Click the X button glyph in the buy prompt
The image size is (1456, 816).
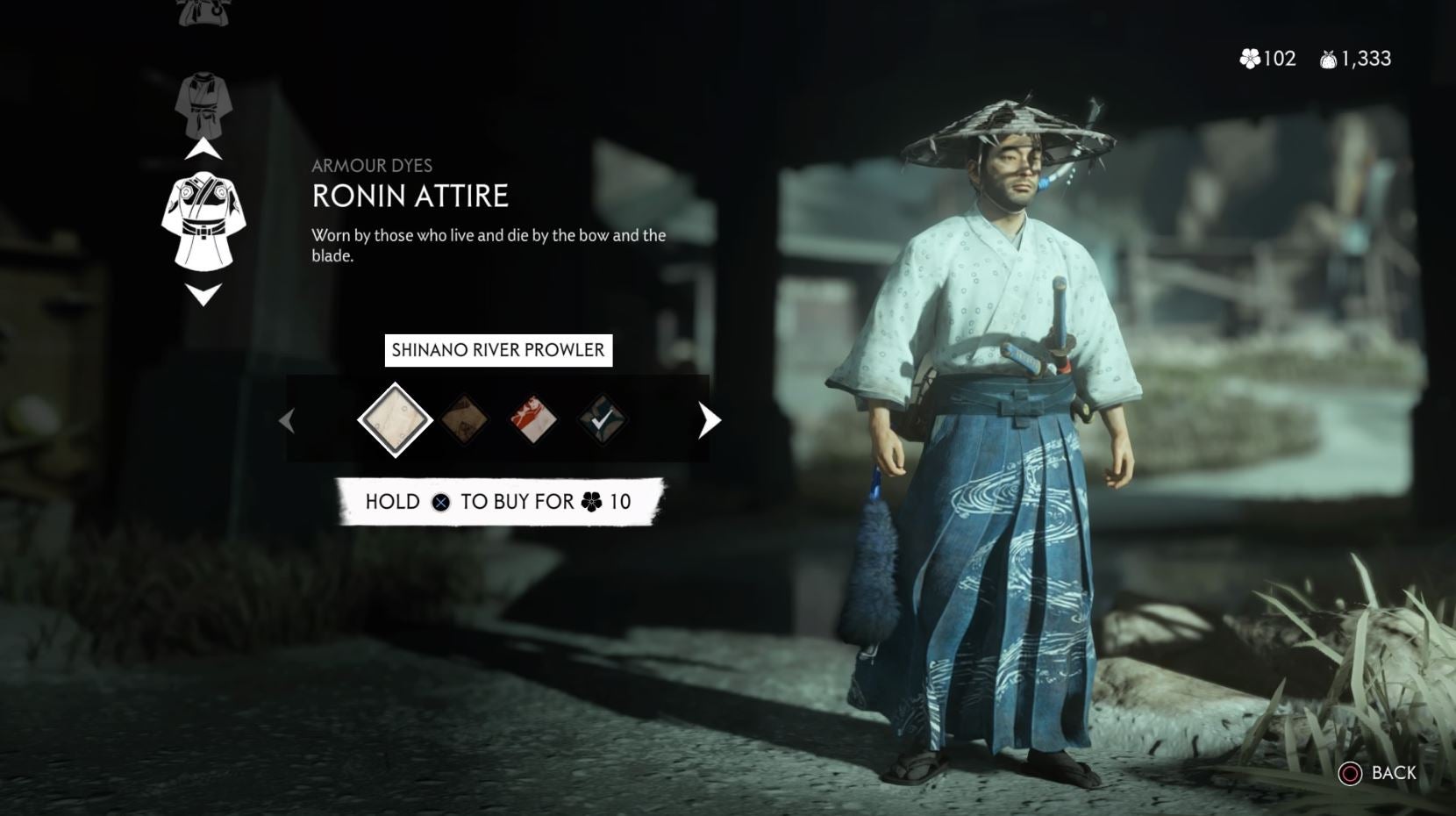click(x=441, y=502)
